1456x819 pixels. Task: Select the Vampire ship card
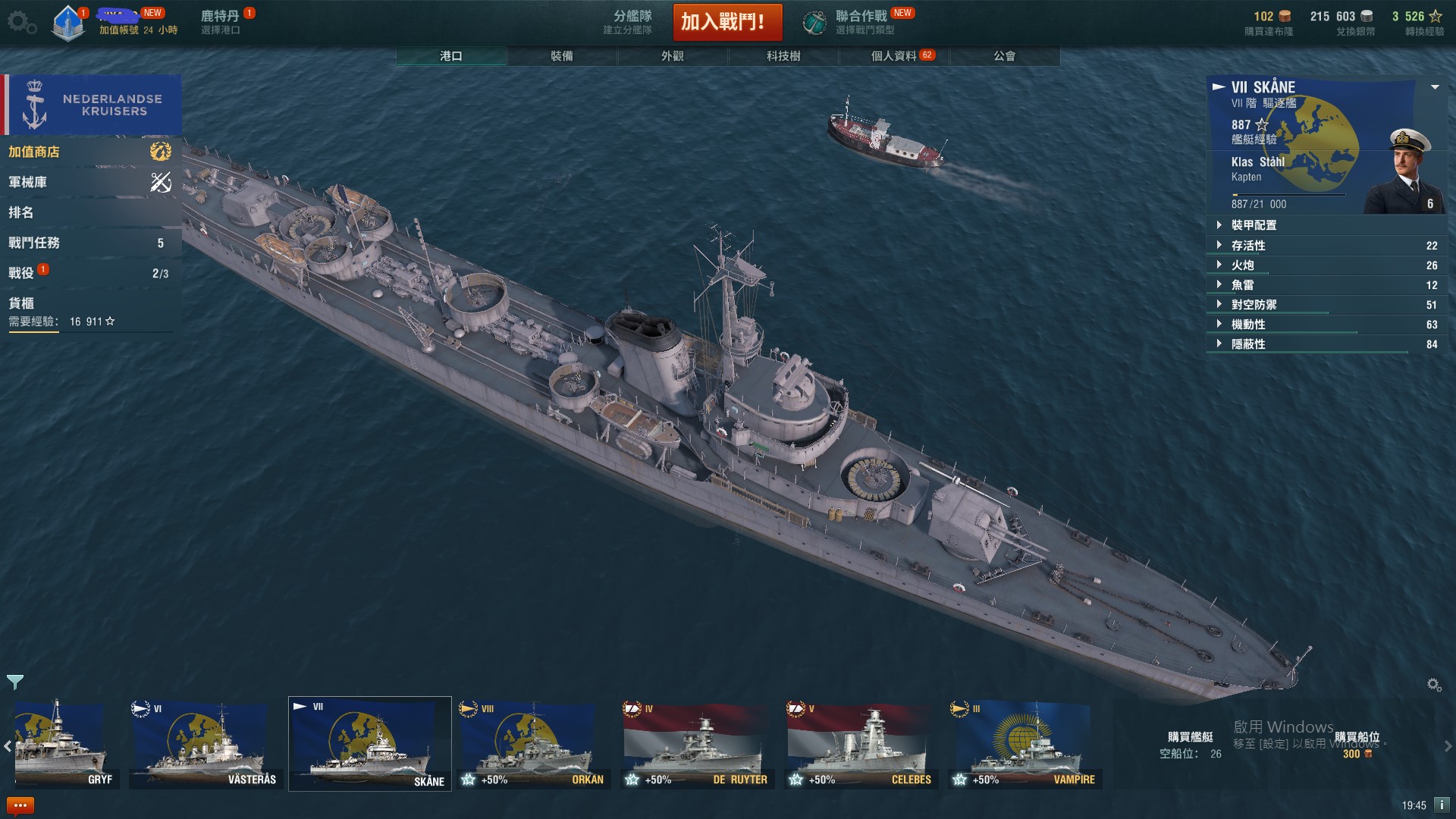pos(1025,745)
